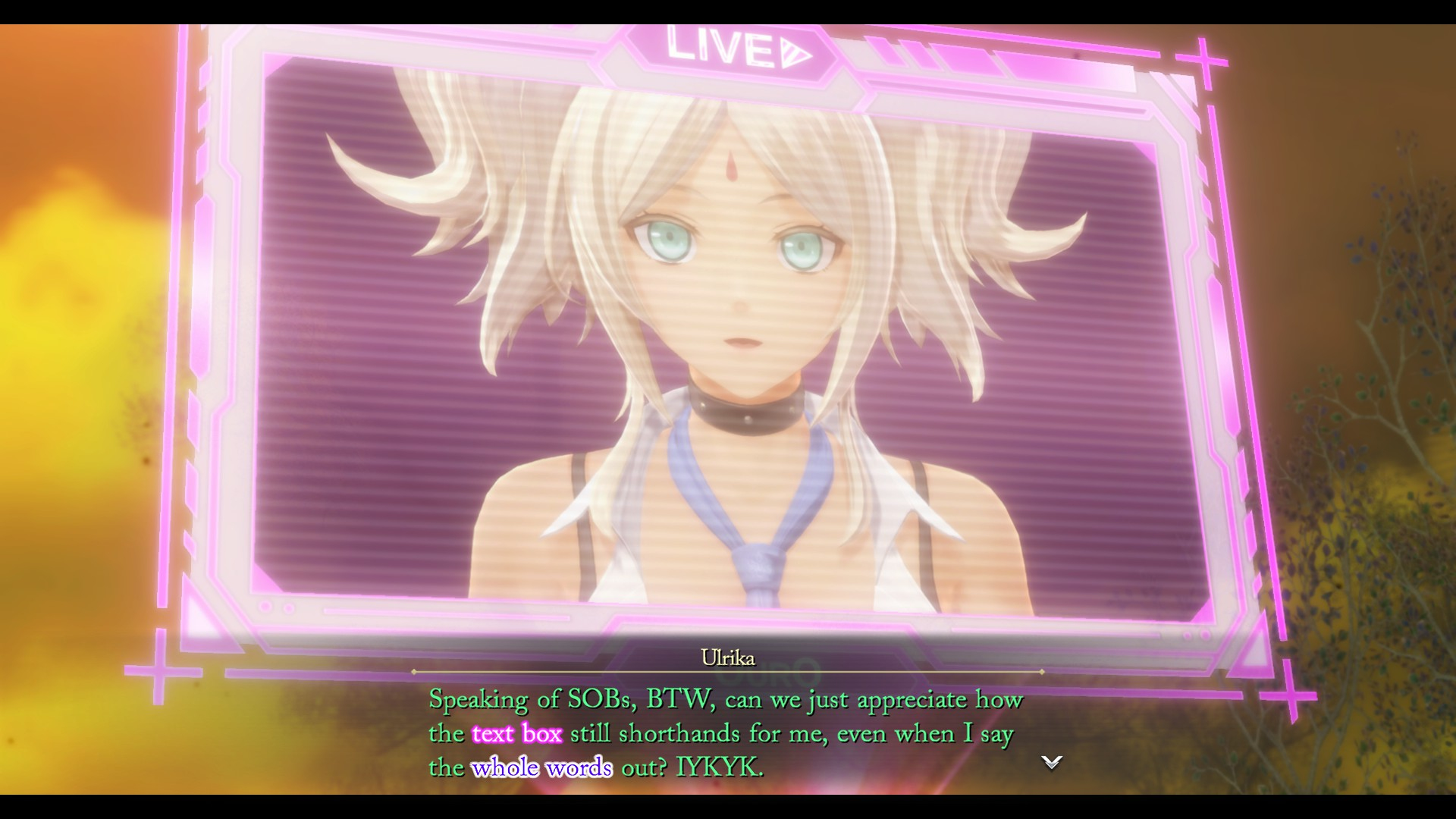Advance dialogue with the down arrow indicator

click(1051, 762)
